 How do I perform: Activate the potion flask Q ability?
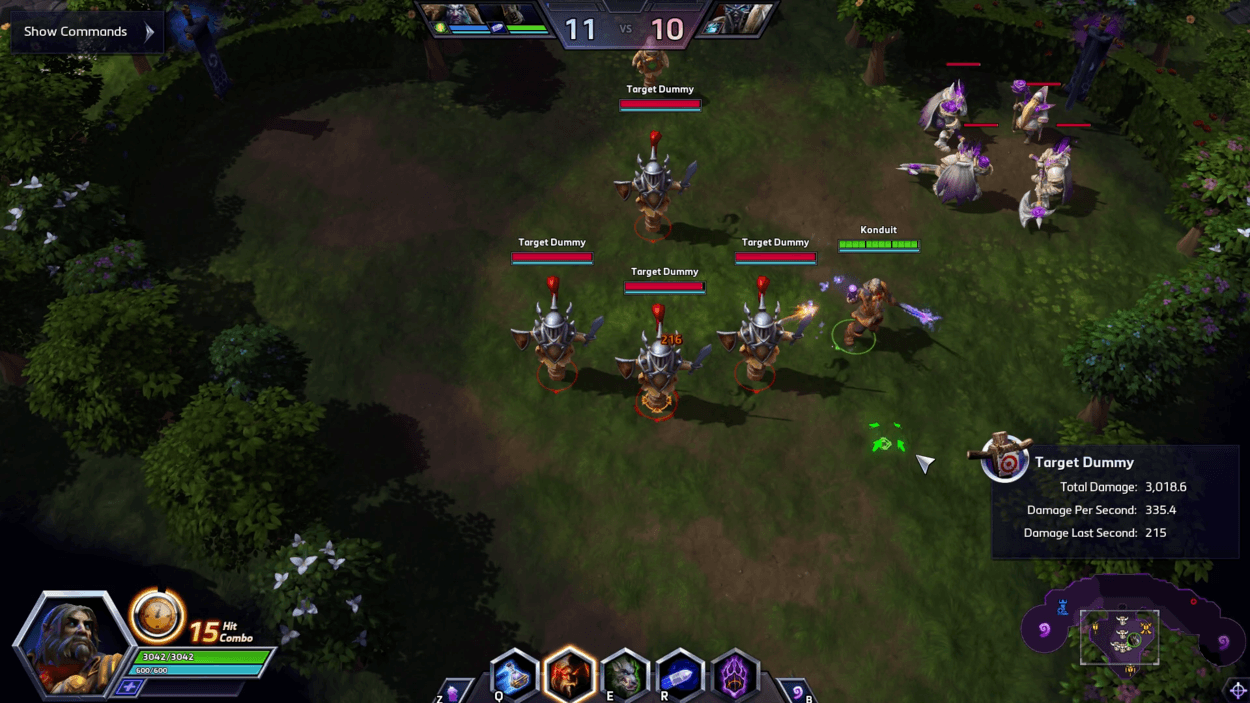[x=514, y=677]
